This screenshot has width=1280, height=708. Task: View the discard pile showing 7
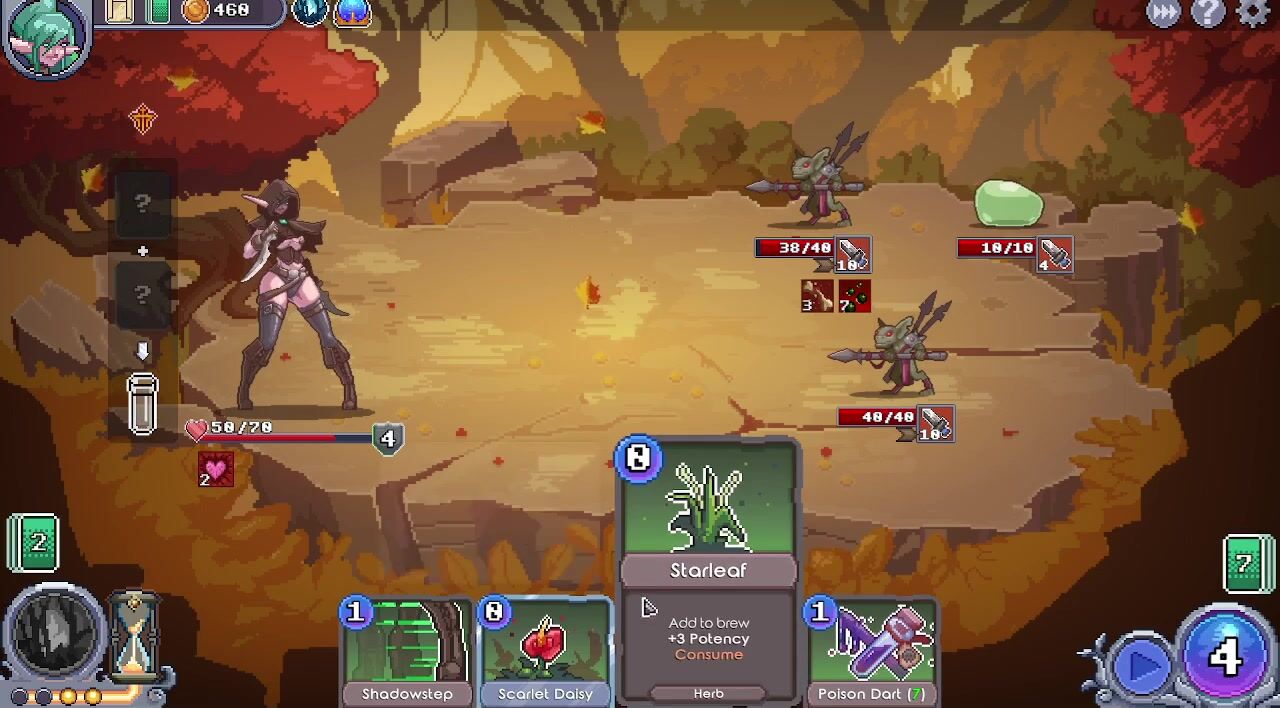click(1246, 564)
